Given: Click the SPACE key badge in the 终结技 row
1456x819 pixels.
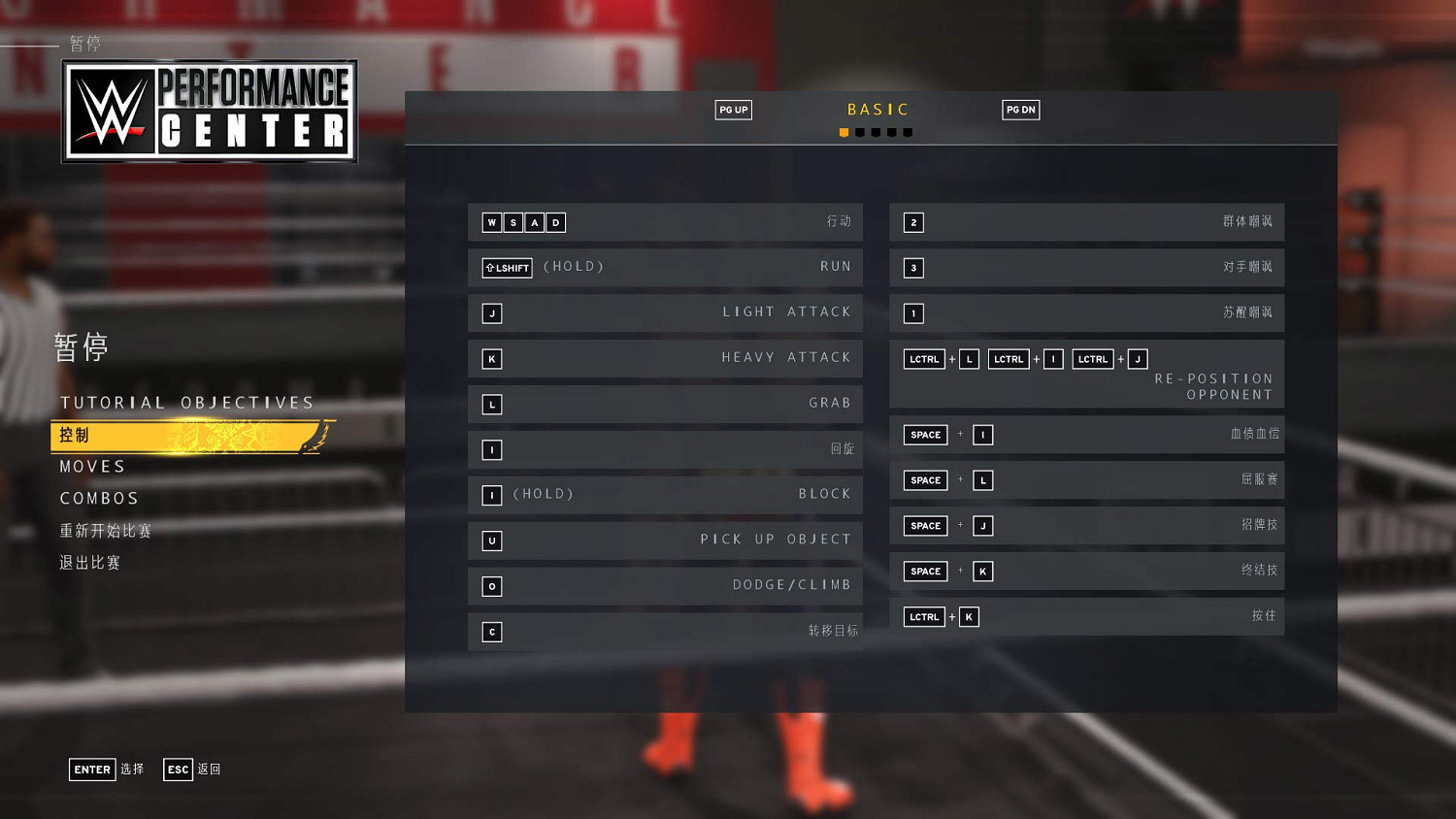Looking at the screenshot, I should pyautogui.click(x=924, y=571).
